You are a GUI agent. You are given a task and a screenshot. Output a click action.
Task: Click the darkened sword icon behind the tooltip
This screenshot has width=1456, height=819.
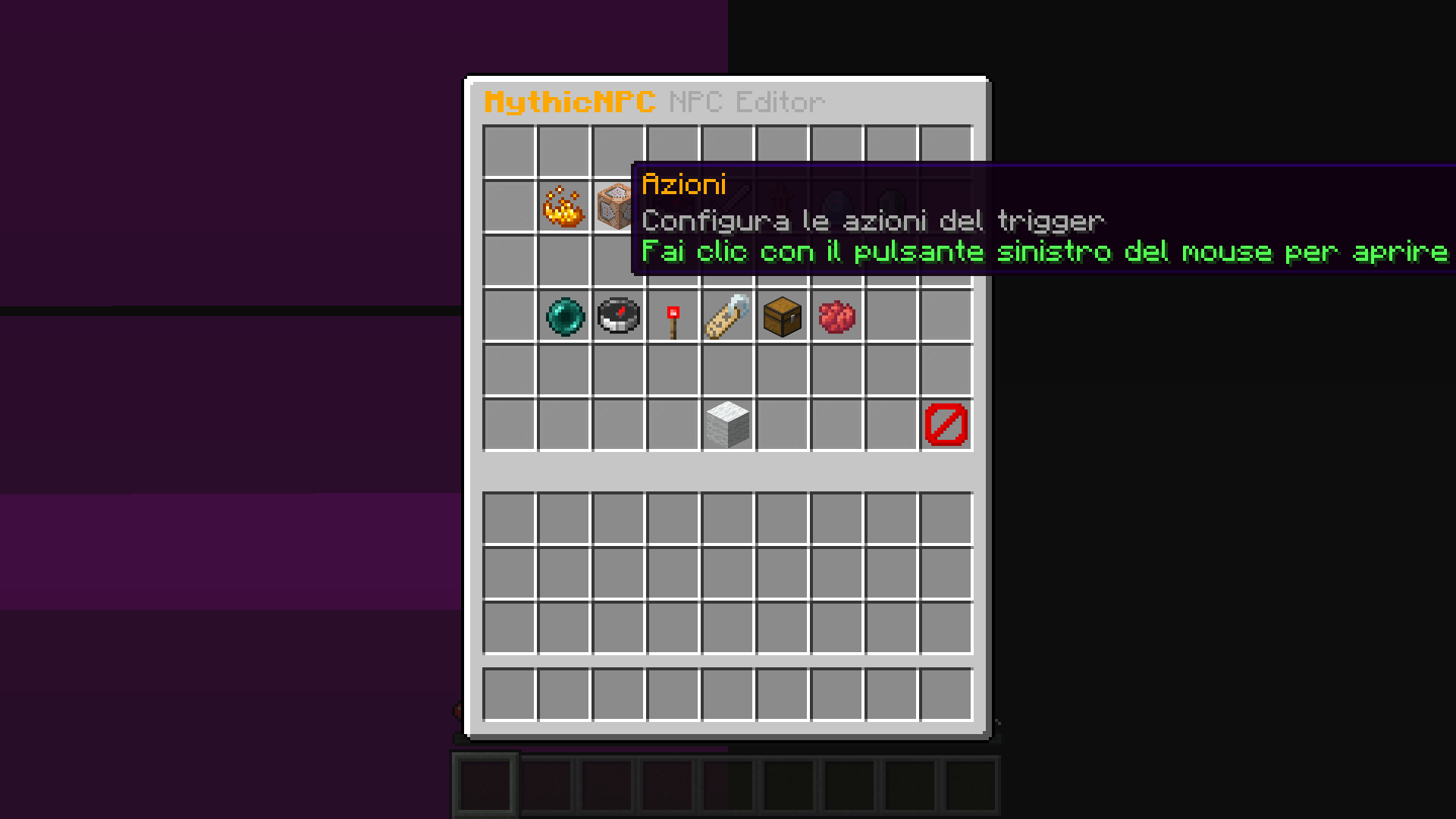(728, 206)
